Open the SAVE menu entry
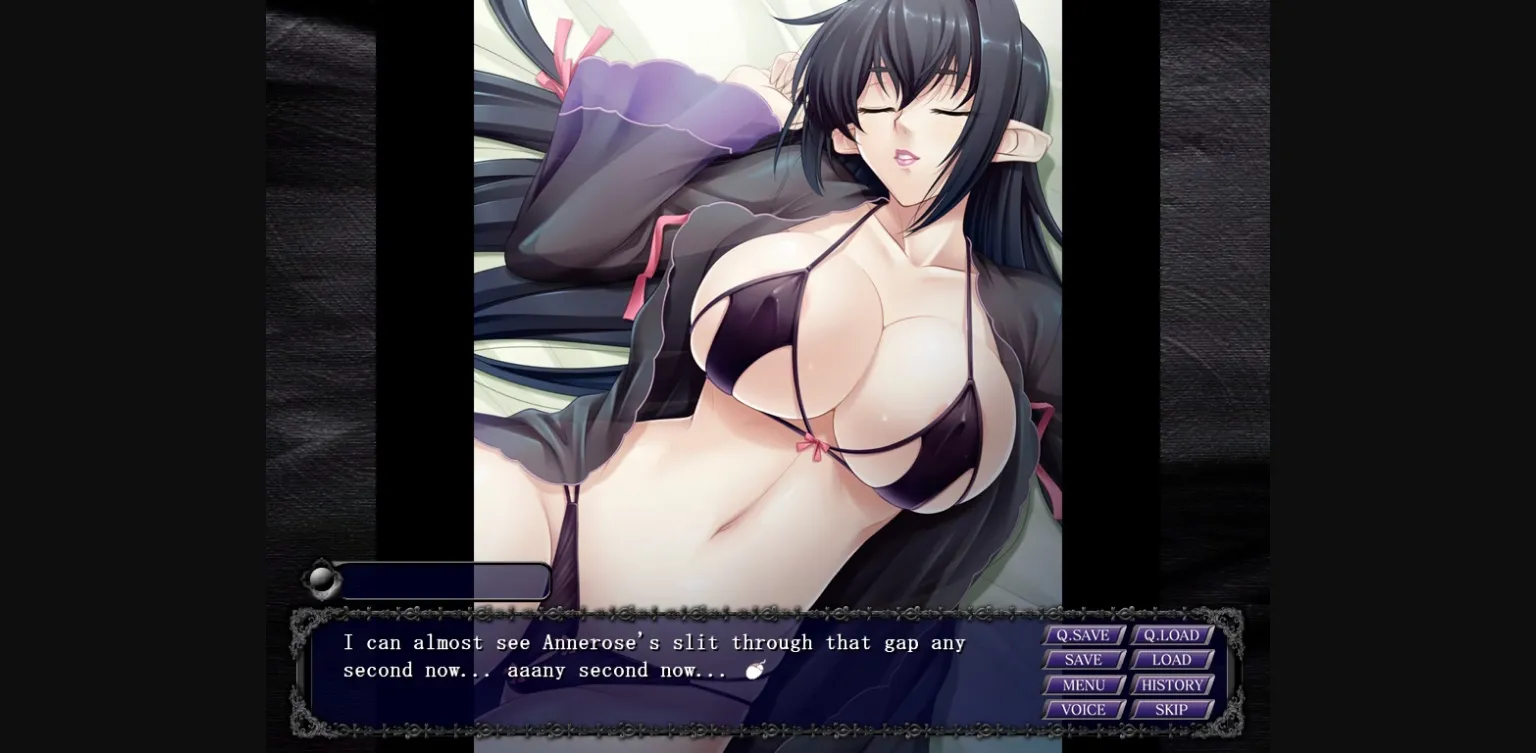The width and height of the screenshot is (1536, 753). coord(1083,659)
